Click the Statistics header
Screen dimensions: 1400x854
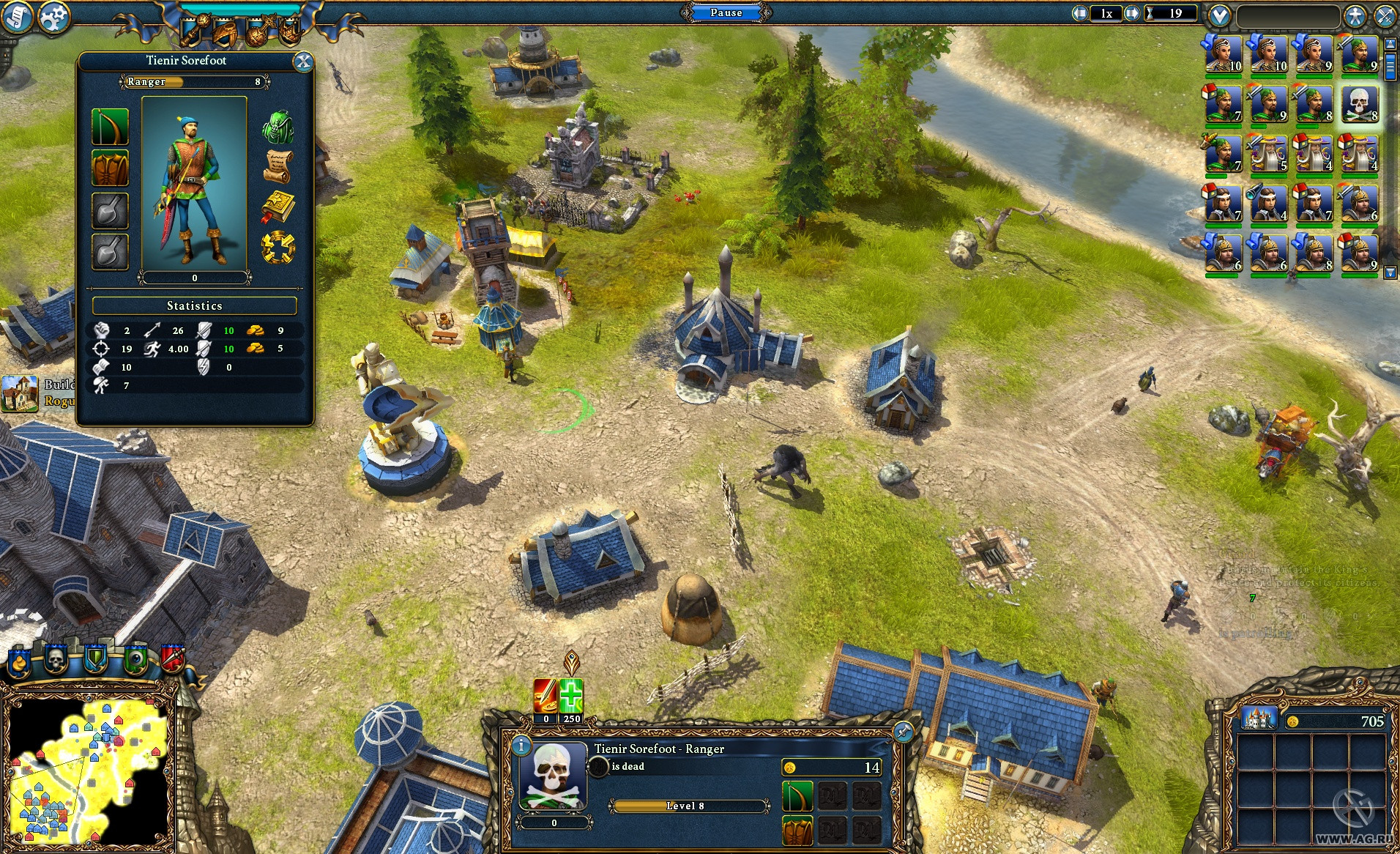194,305
